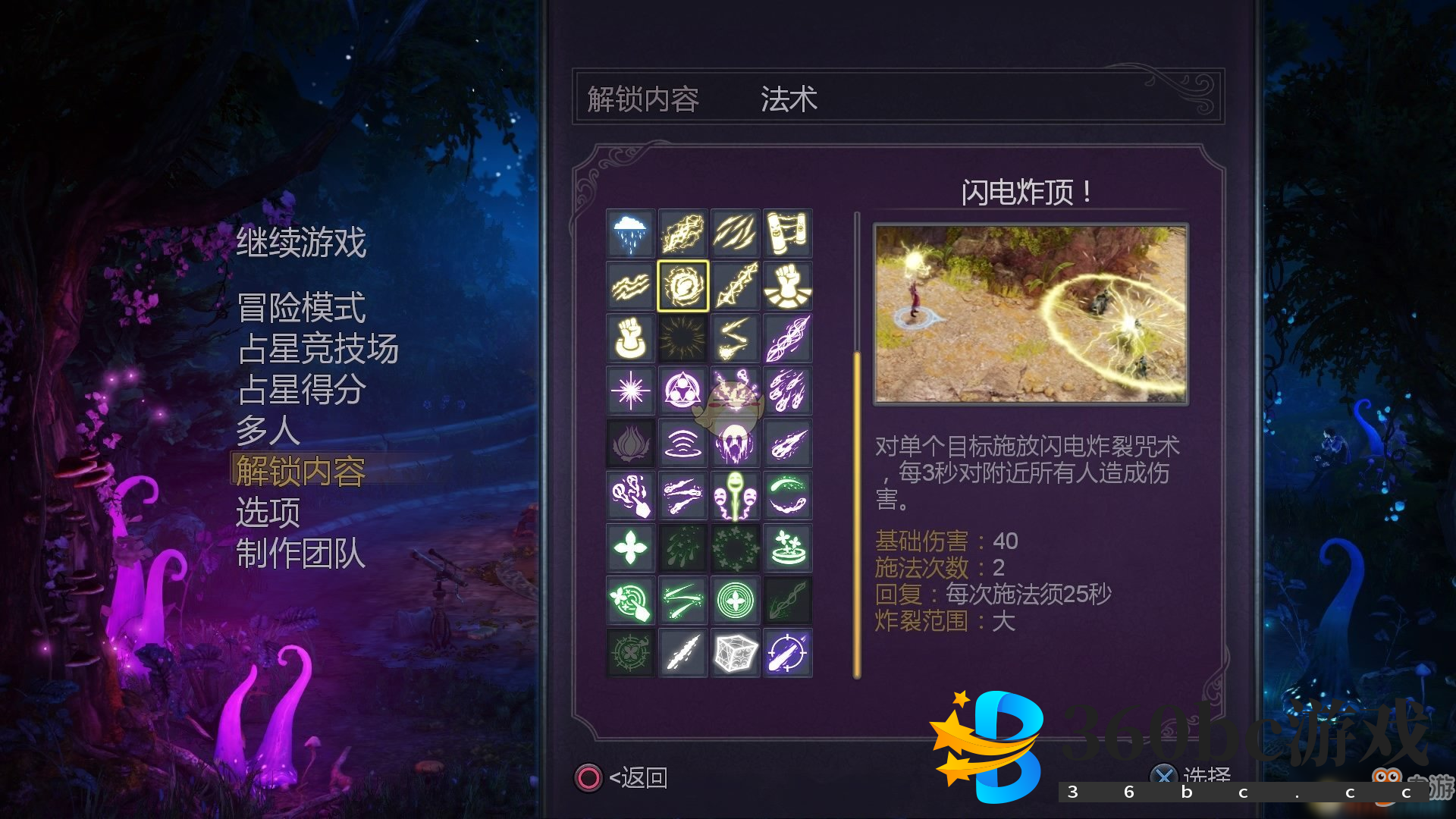
Task: Open the scroll spell icon
Action: [x=788, y=234]
